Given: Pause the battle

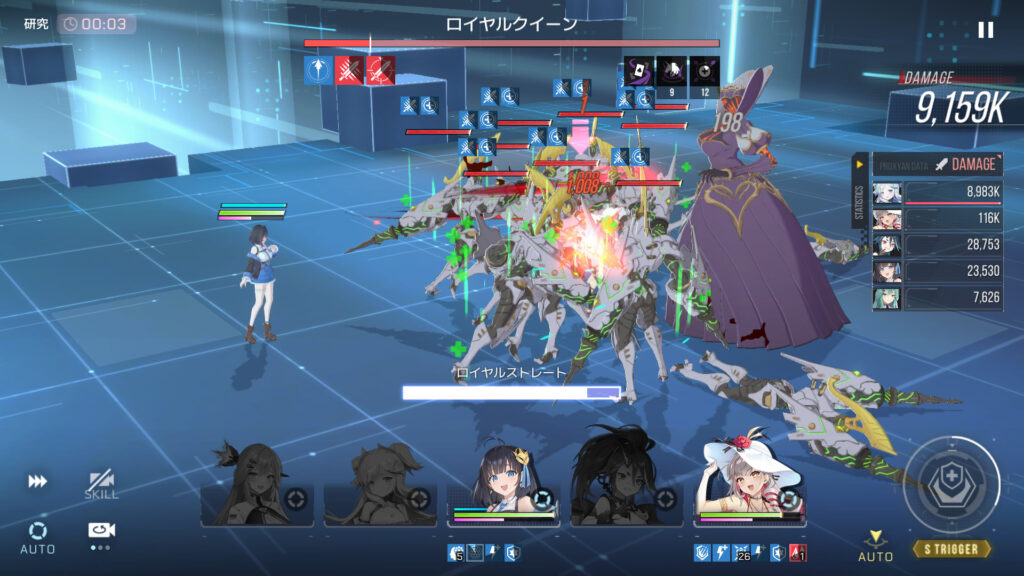Looking at the screenshot, I should coord(986,30).
